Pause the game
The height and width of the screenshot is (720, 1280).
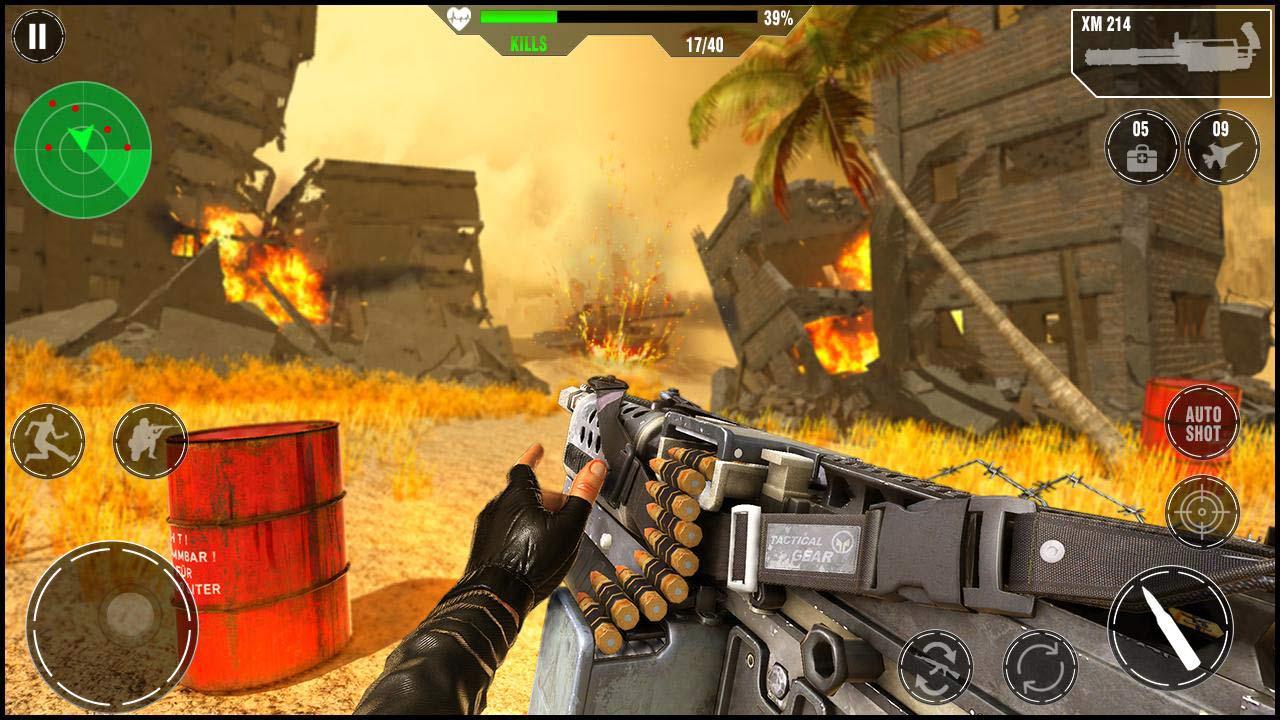38,37
